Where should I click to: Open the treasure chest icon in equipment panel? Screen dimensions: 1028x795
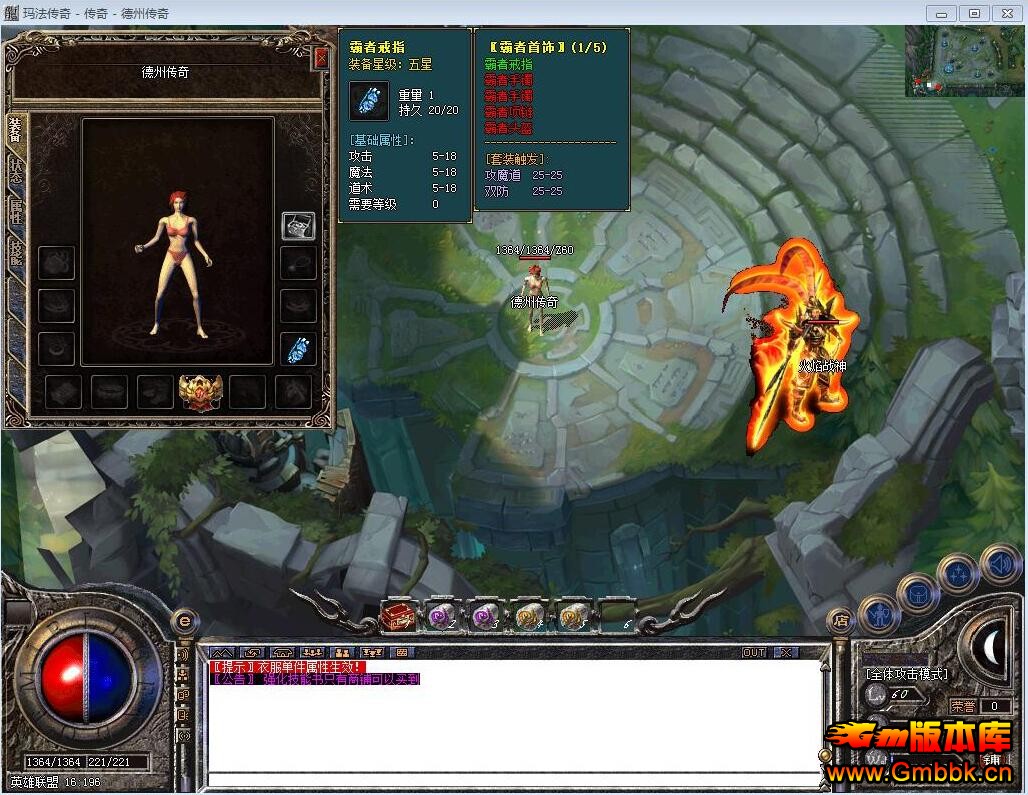(x=298, y=225)
